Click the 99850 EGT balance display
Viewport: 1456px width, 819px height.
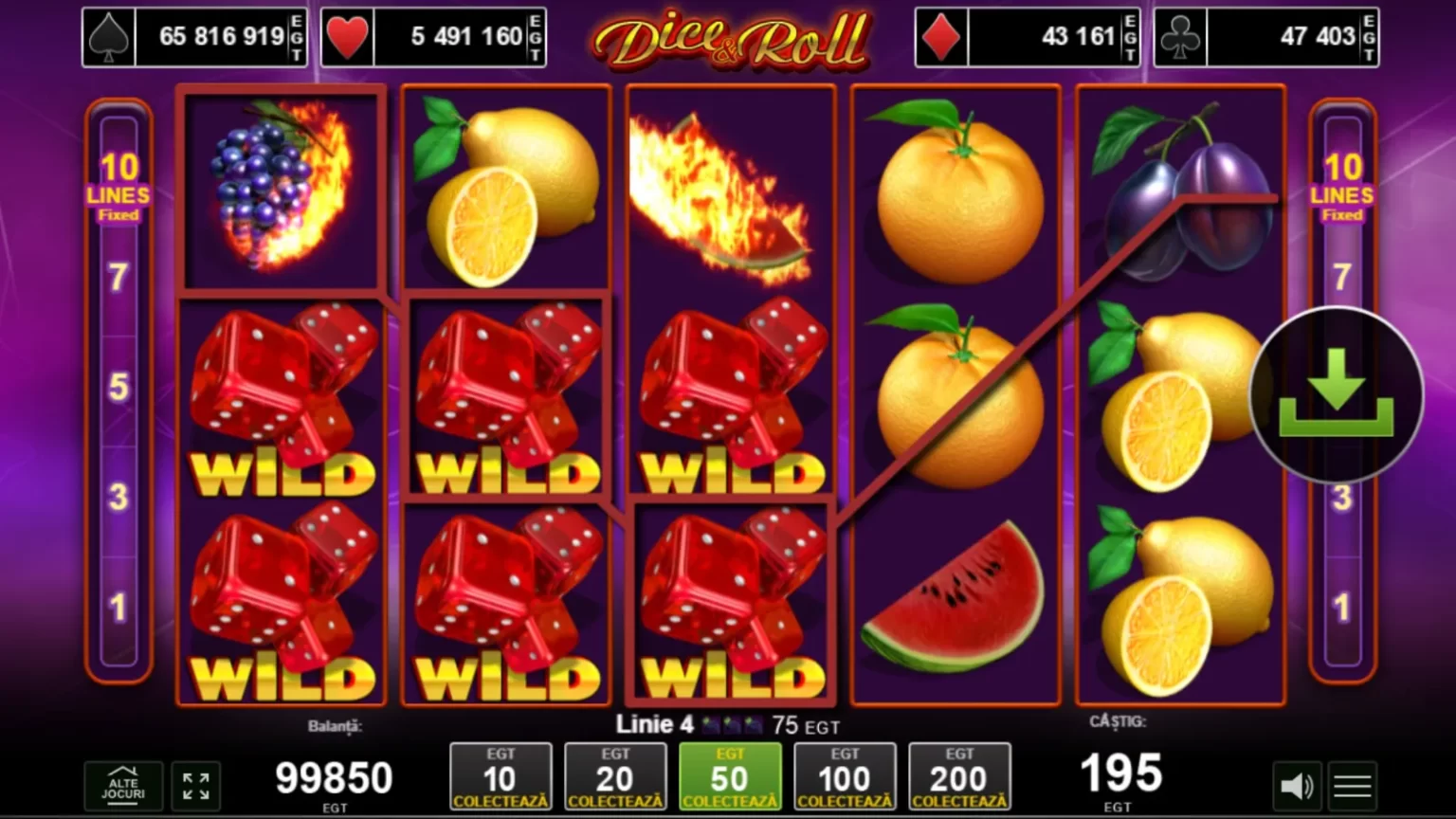pos(334,775)
